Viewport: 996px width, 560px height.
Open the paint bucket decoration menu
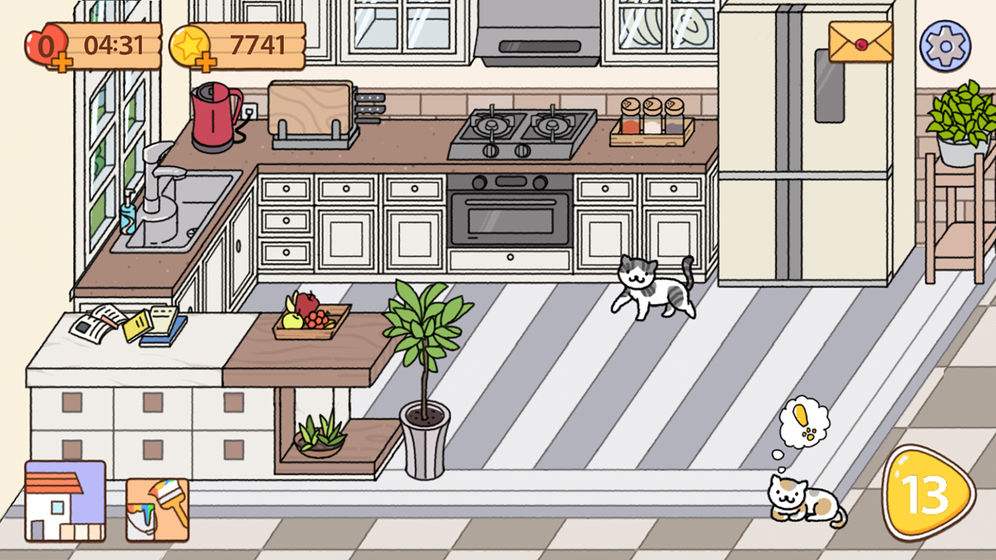(x=157, y=510)
